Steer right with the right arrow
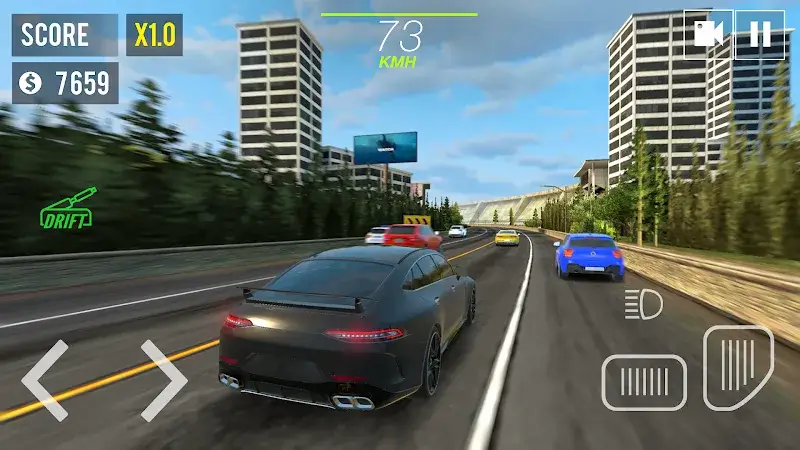This screenshot has height=450, width=800. click(163, 379)
